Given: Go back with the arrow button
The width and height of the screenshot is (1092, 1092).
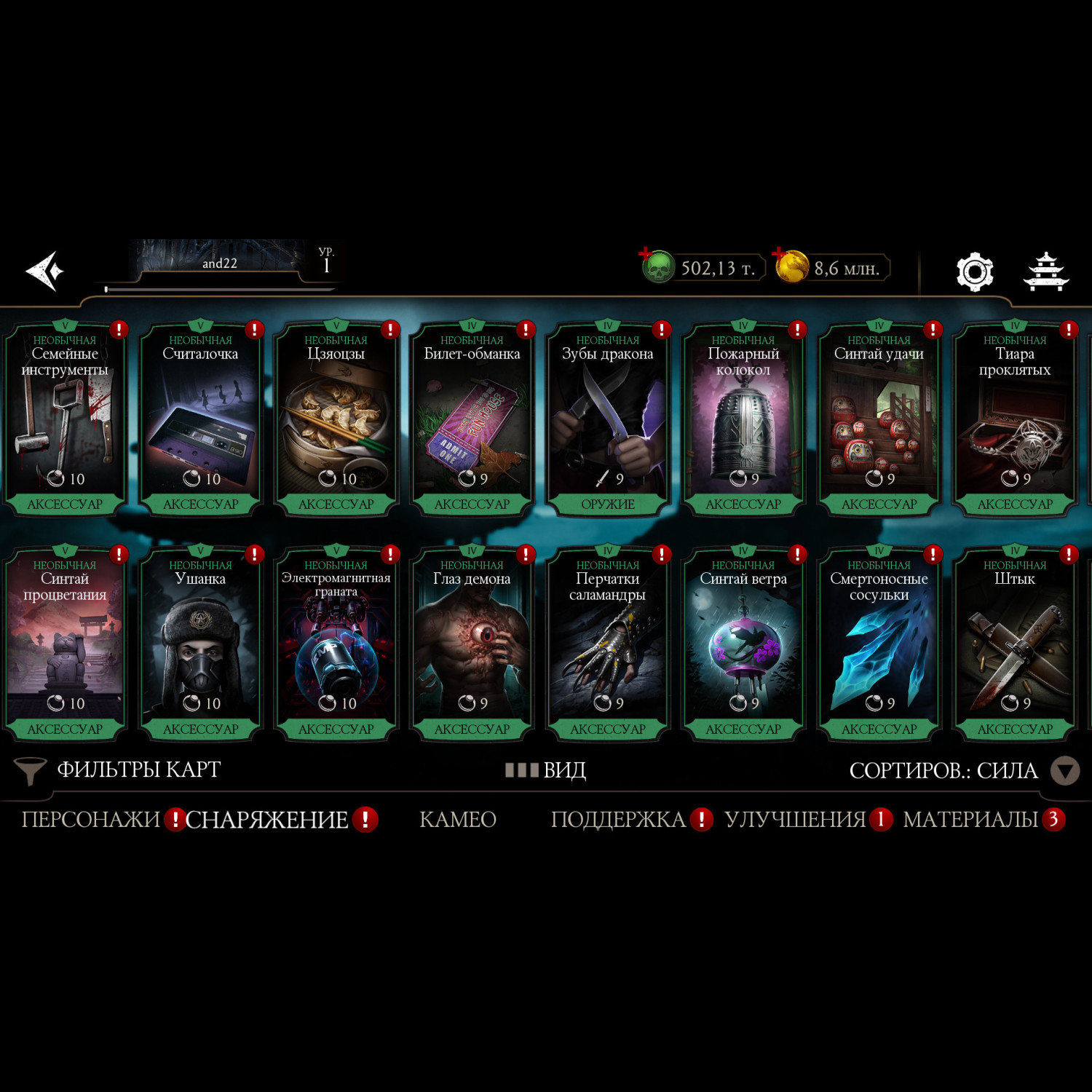Looking at the screenshot, I should pos(45,271).
